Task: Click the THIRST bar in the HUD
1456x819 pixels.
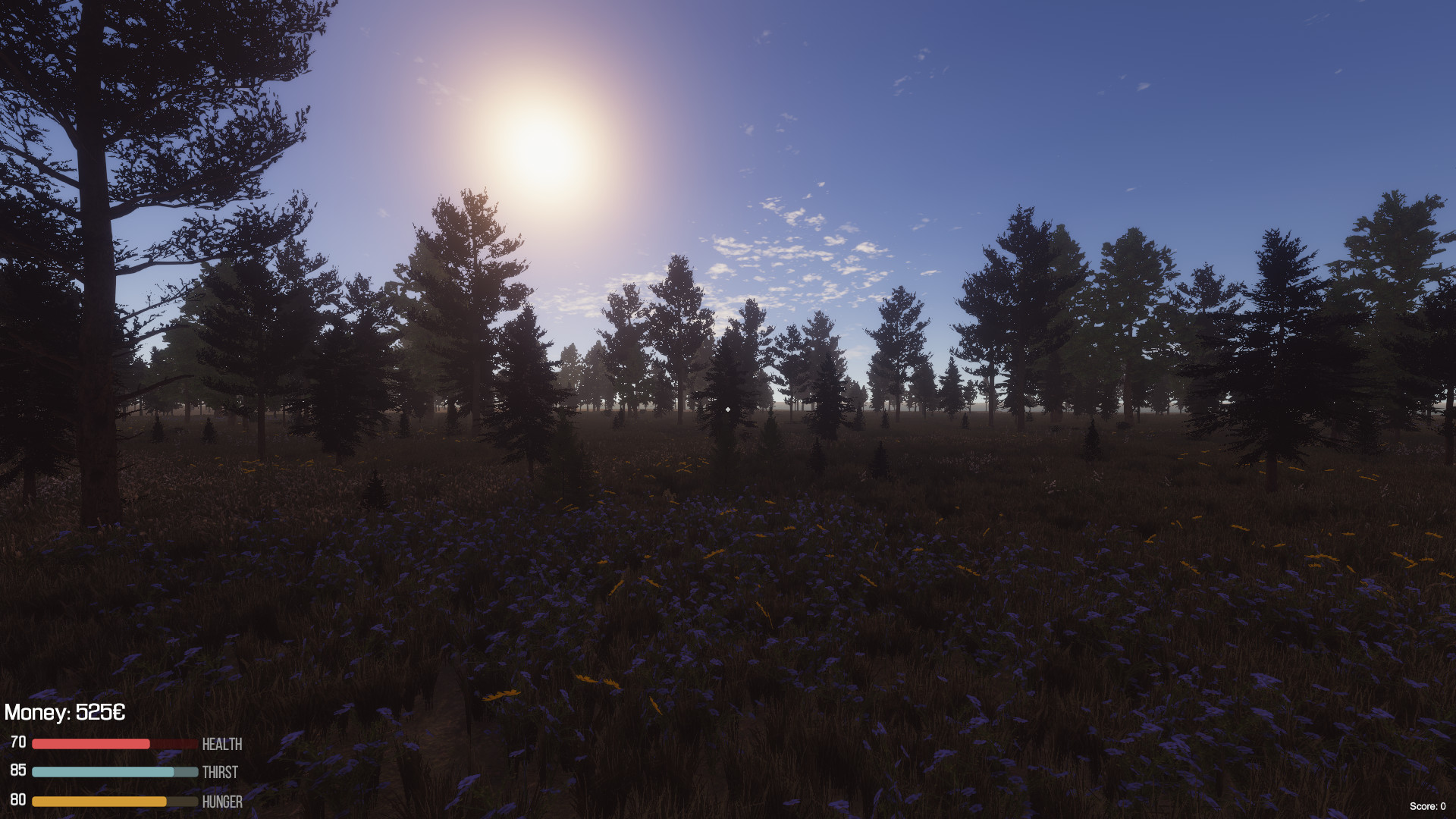Action: coord(114,773)
